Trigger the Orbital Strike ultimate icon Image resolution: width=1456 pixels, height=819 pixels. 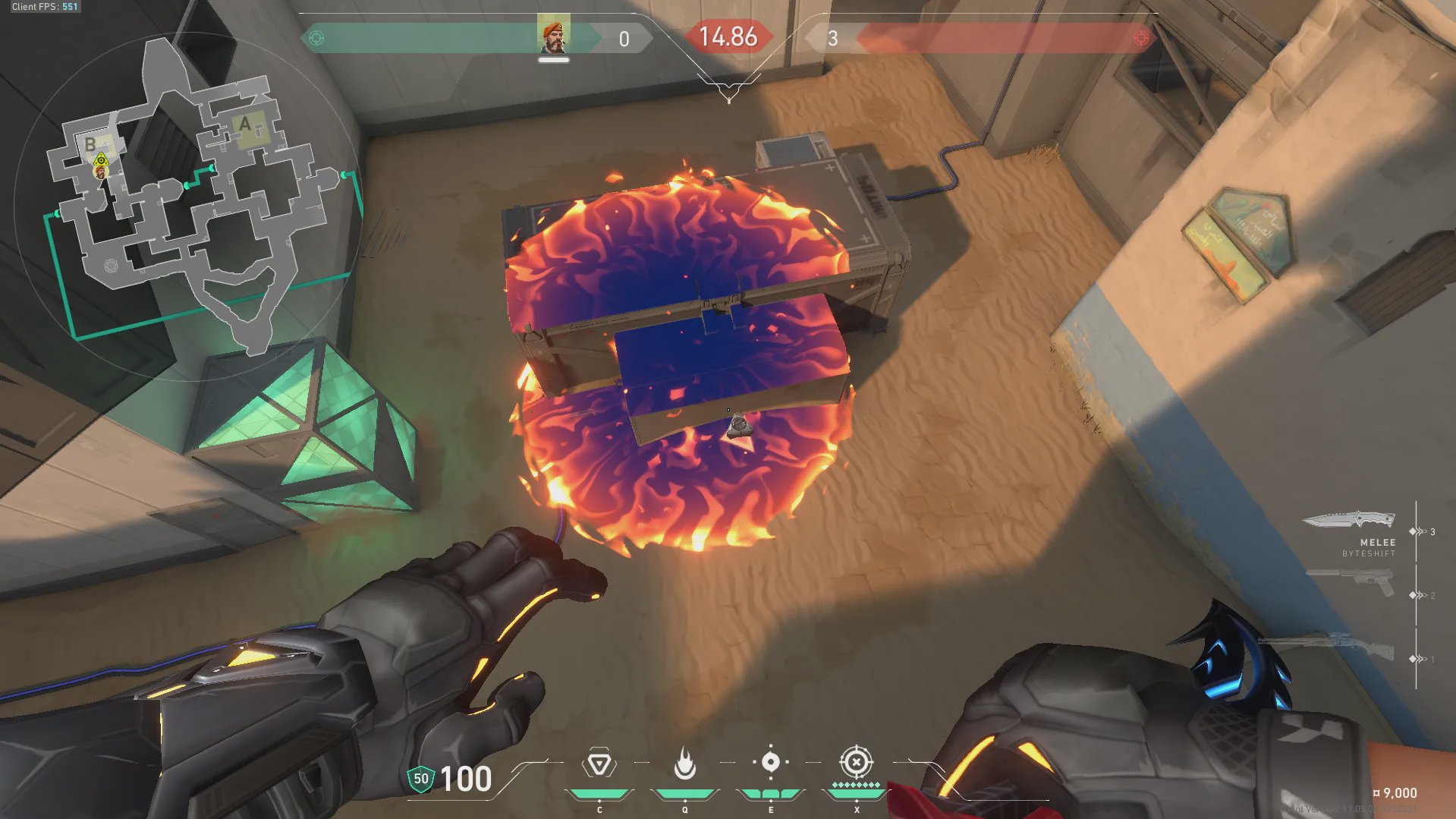[856, 762]
